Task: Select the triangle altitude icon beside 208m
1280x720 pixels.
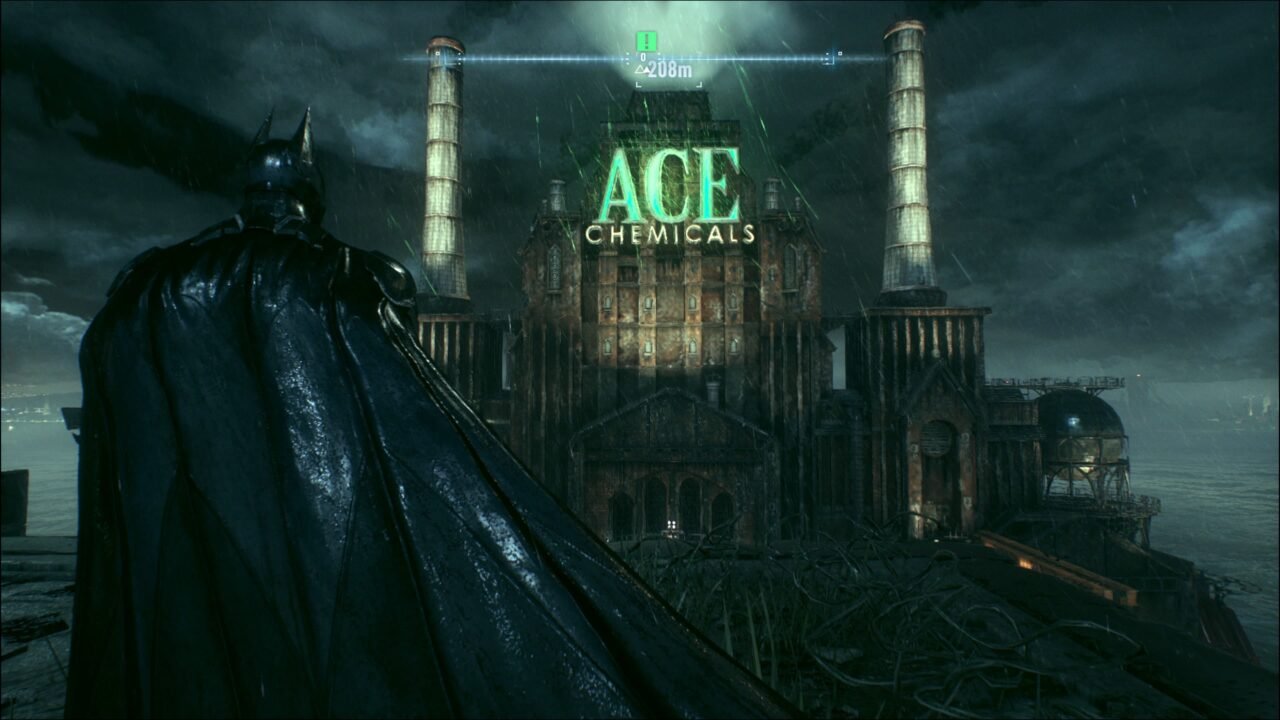Action: click(x=641, y=68)
